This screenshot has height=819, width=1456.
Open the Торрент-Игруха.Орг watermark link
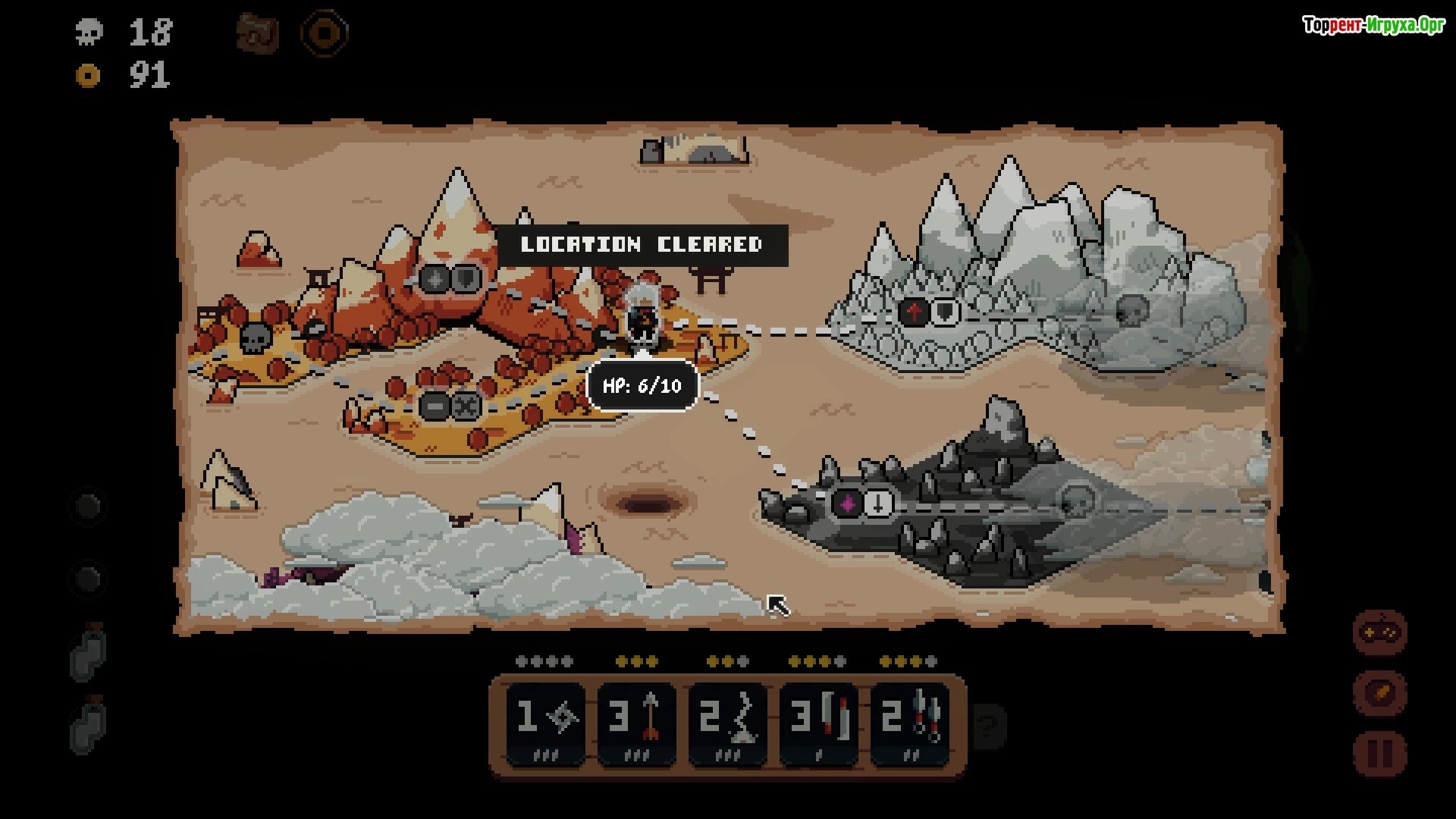point(1373,26)
